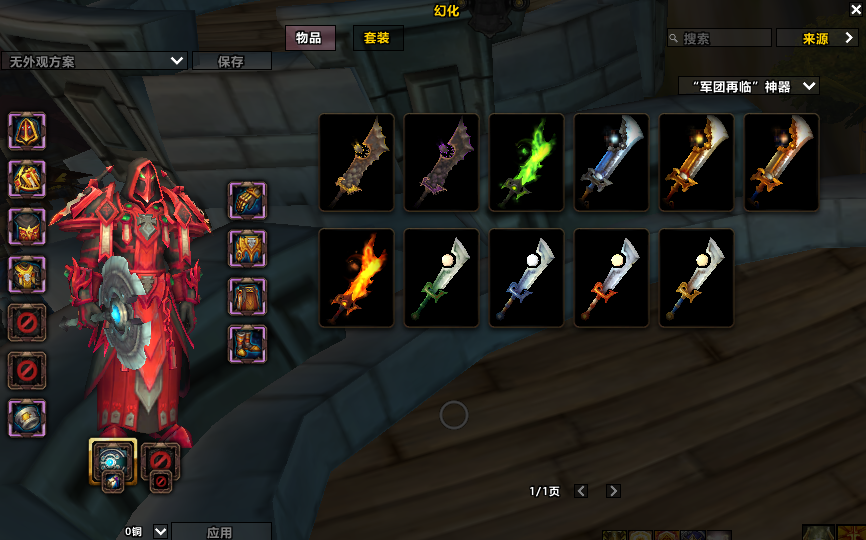Image resolution: width=866 pixels, height=540 pixels.
Task: Select the highlighted main-hand weapon slot
Action: pyautogui.click(x=113, y=459)
